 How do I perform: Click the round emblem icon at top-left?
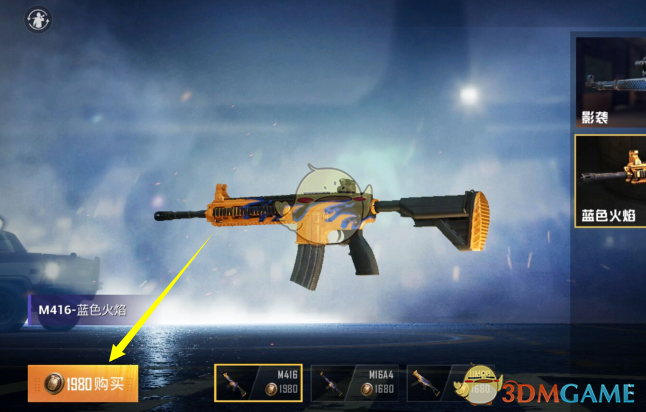38,19
